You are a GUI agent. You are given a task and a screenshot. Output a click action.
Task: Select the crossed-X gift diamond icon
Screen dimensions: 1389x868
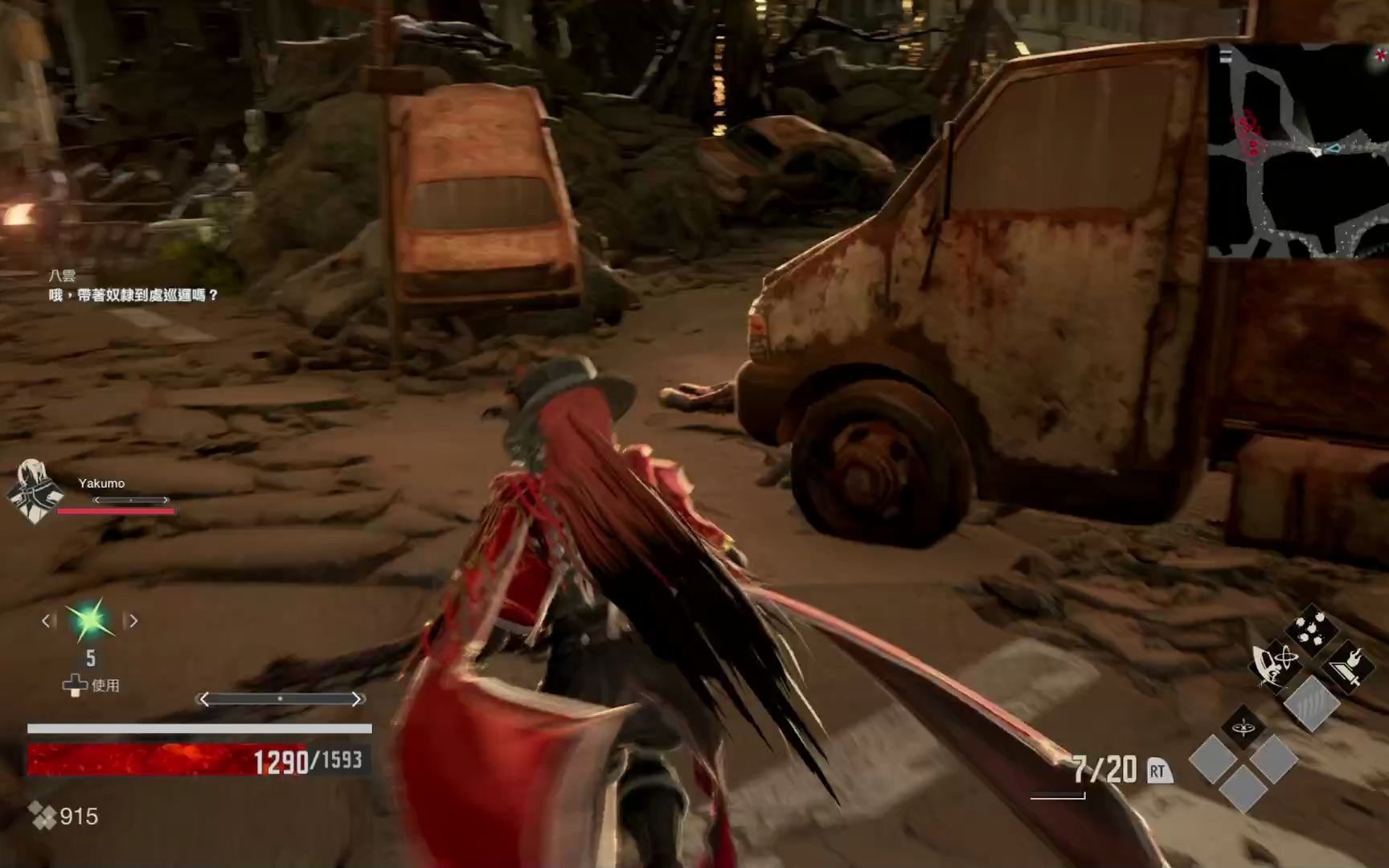click(1243, 727)
